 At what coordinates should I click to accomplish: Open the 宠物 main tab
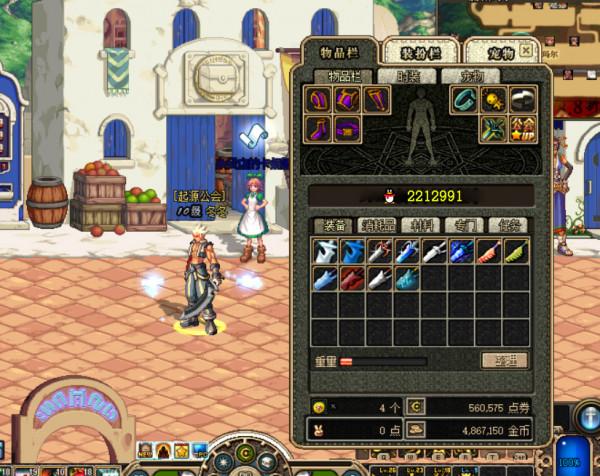(503, 52)
